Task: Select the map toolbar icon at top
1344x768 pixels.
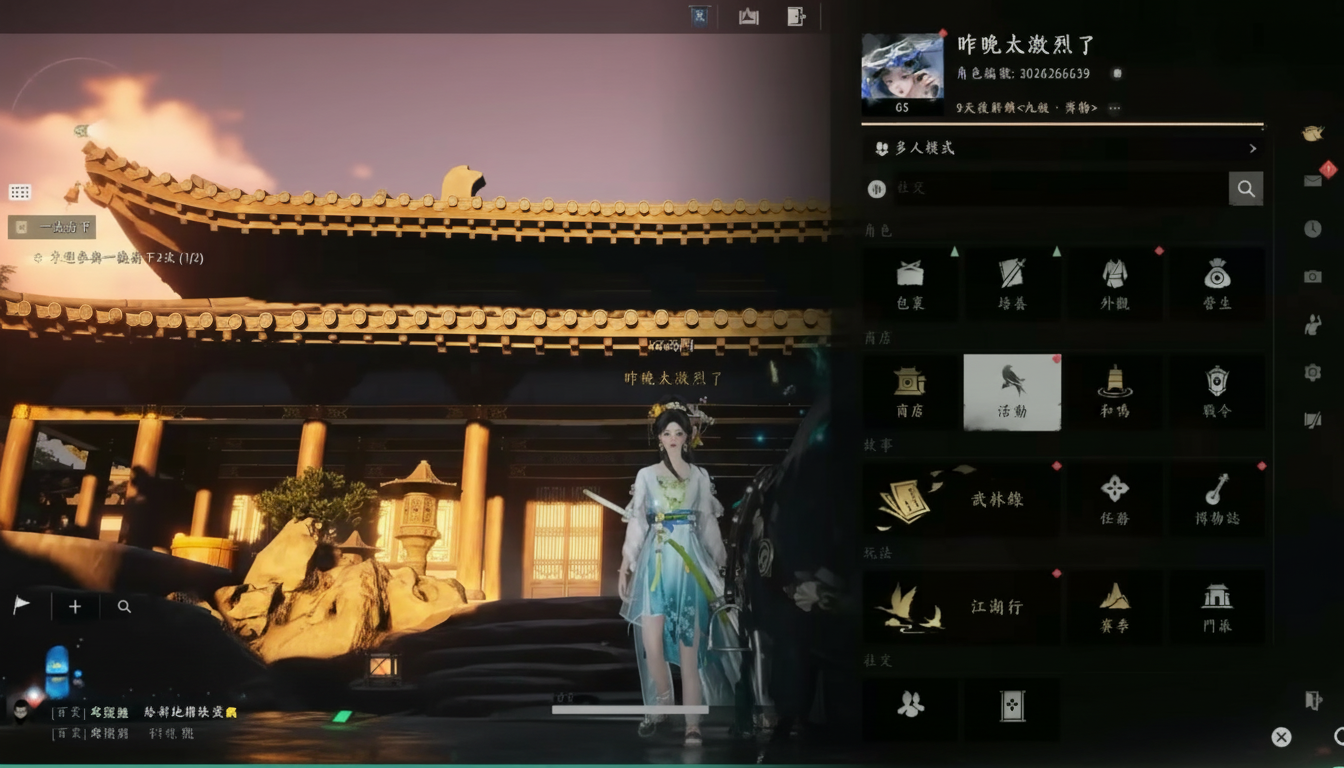Action: point(748,16)
